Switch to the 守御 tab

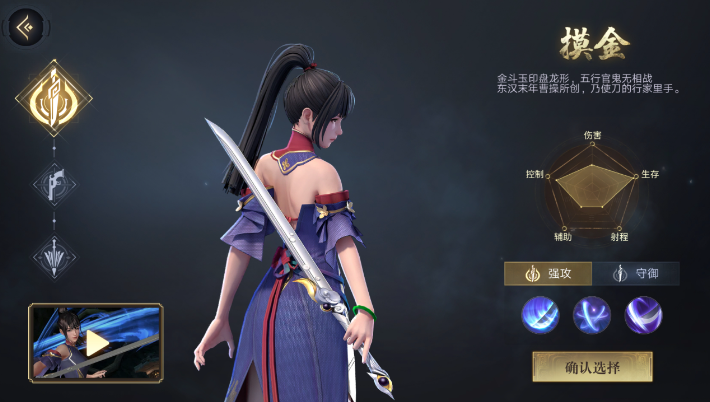(x=636, y=274)
